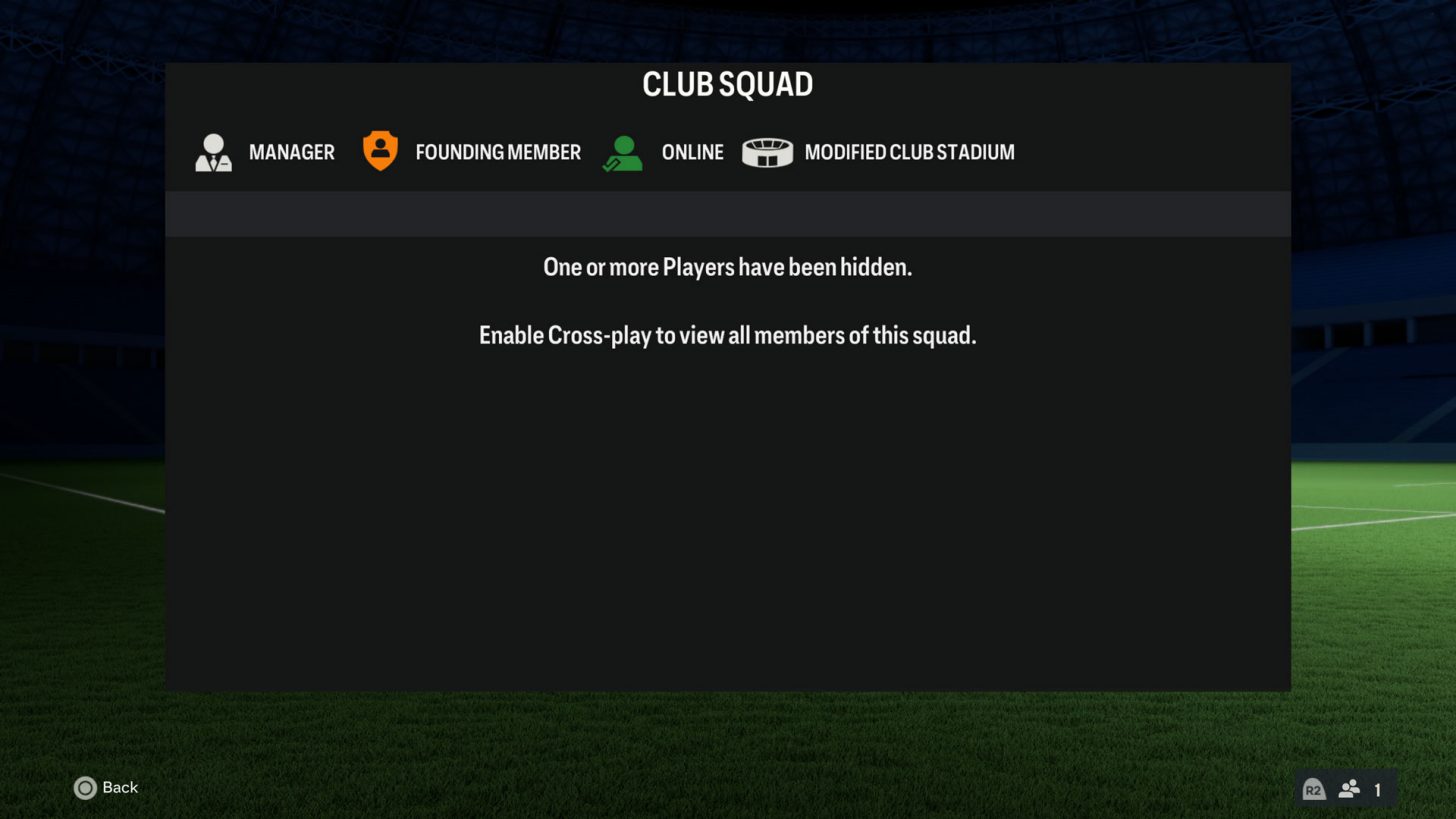Viewport: 1456px width, 819px height.
Task: Click the Modified Club Stadium icon
Action: pos(768,151)
